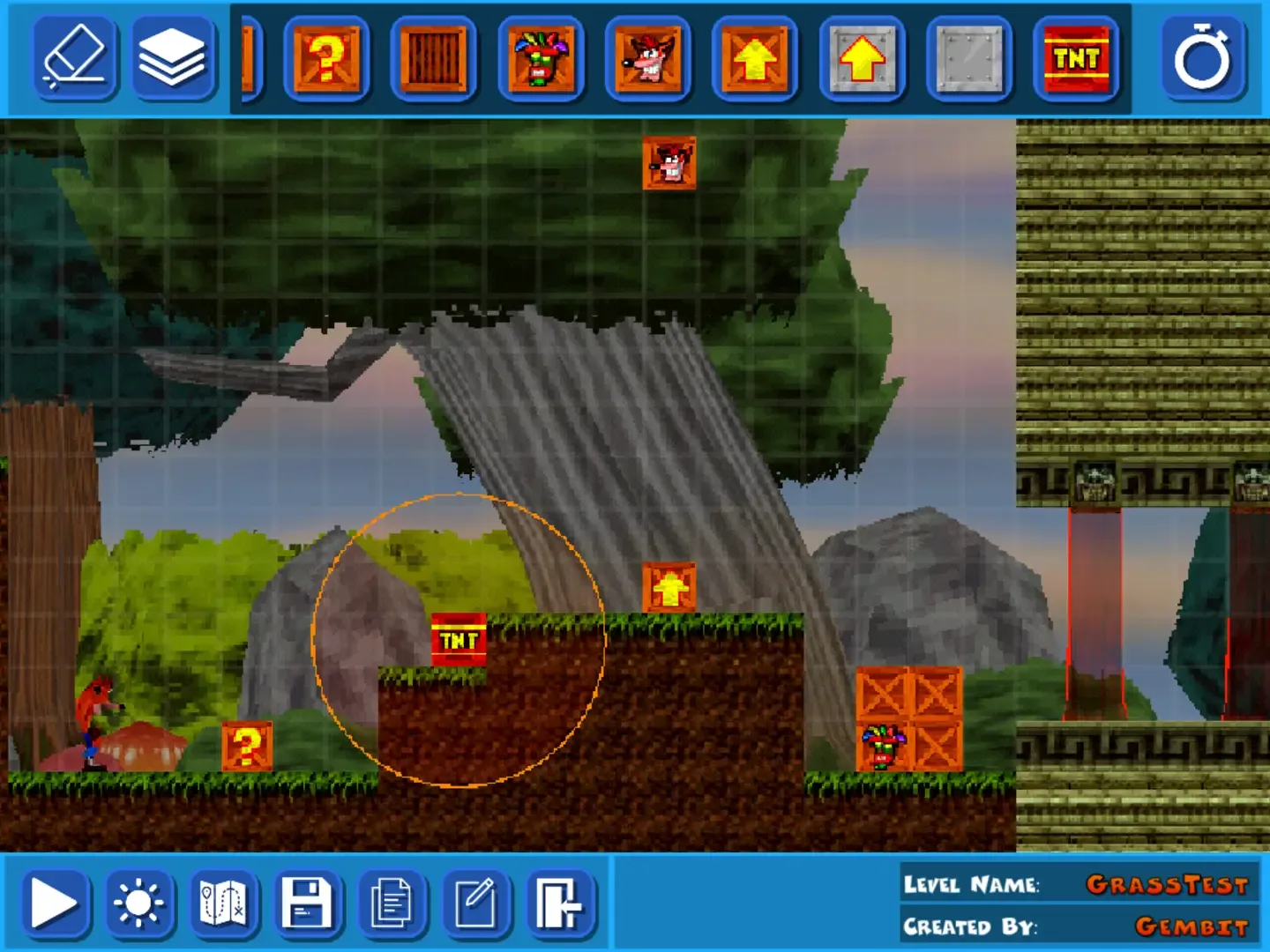Viewport: 1270px width, 952px height.
Task: Select the Crash Bandicoot crate
Action: (x=647, y=62)
